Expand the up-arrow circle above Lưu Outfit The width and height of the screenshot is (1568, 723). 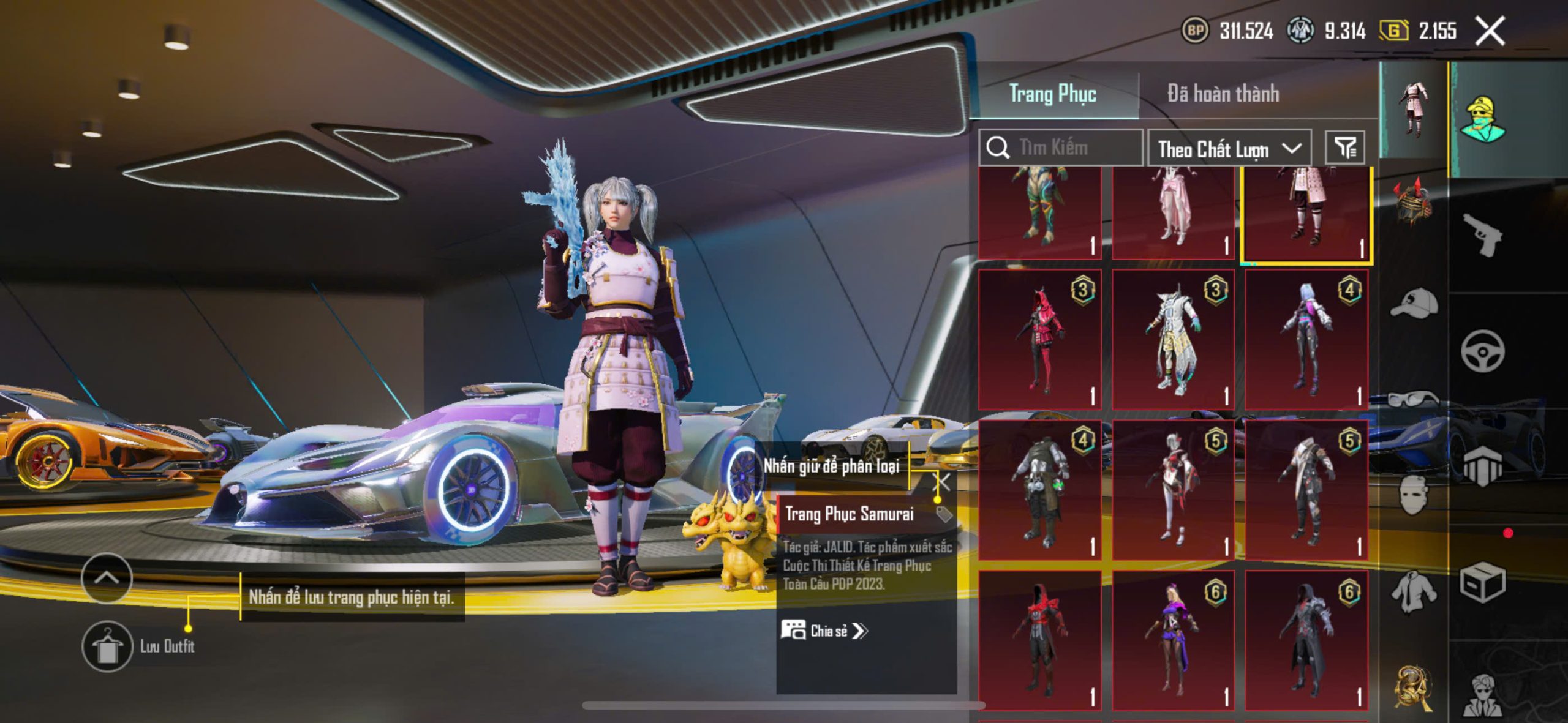tap(107, 578)
